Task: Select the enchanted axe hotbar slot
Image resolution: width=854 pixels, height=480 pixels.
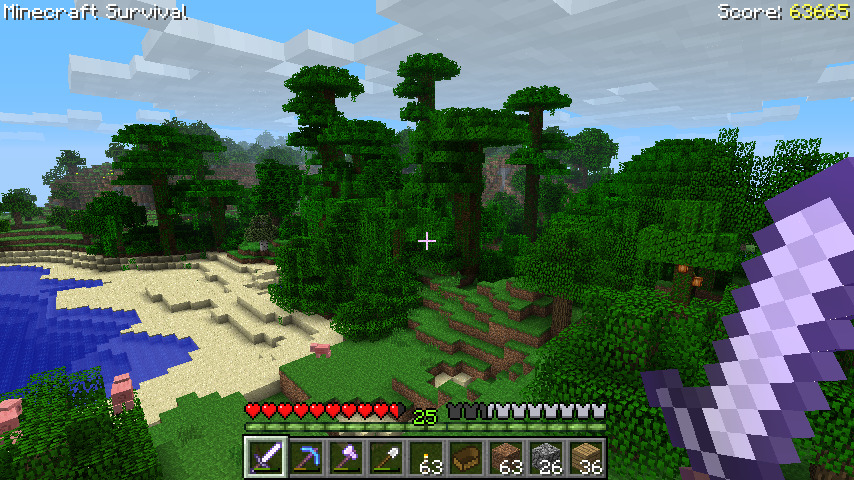Action: coord(346,458)
